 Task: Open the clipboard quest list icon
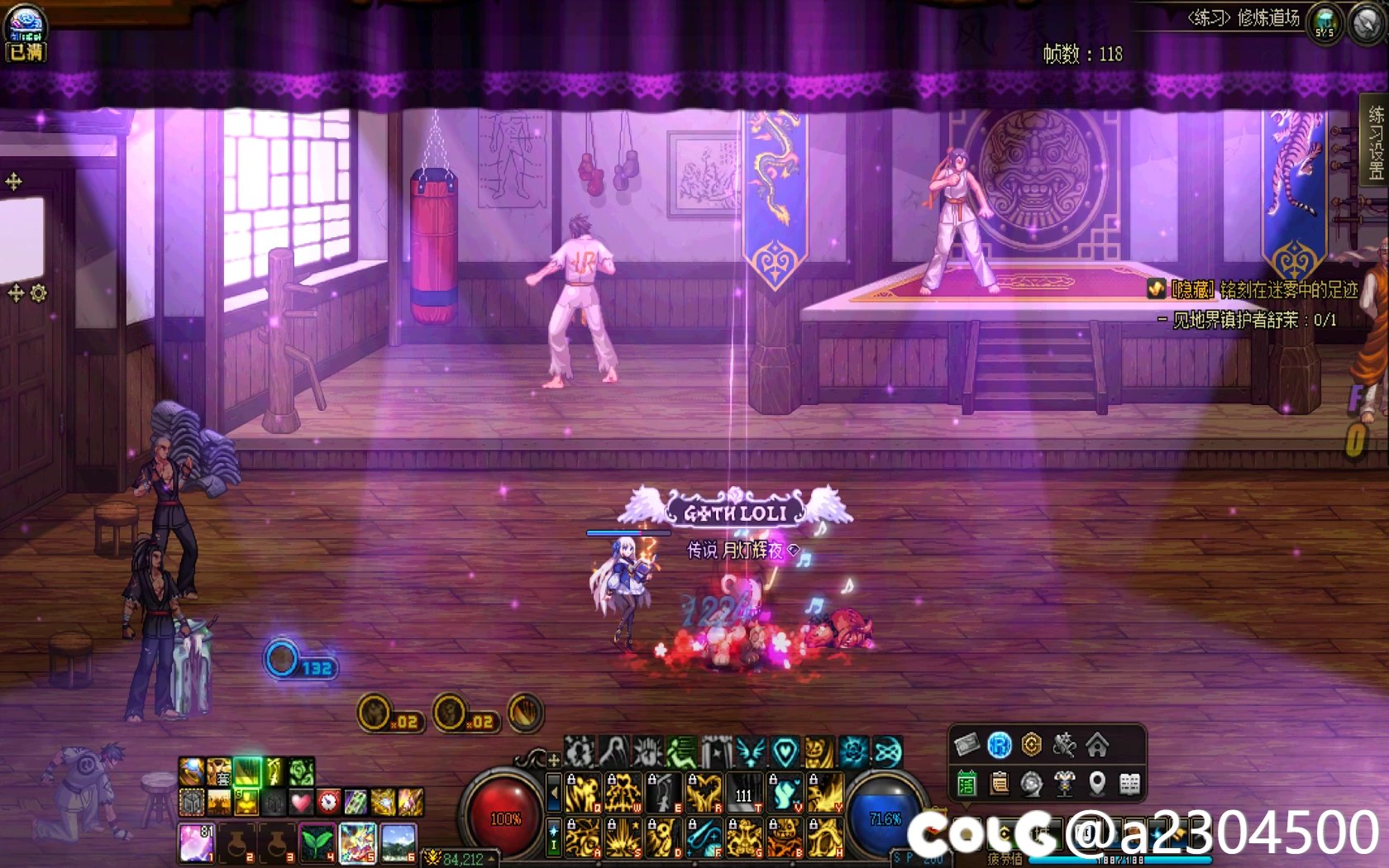[999, 783]
